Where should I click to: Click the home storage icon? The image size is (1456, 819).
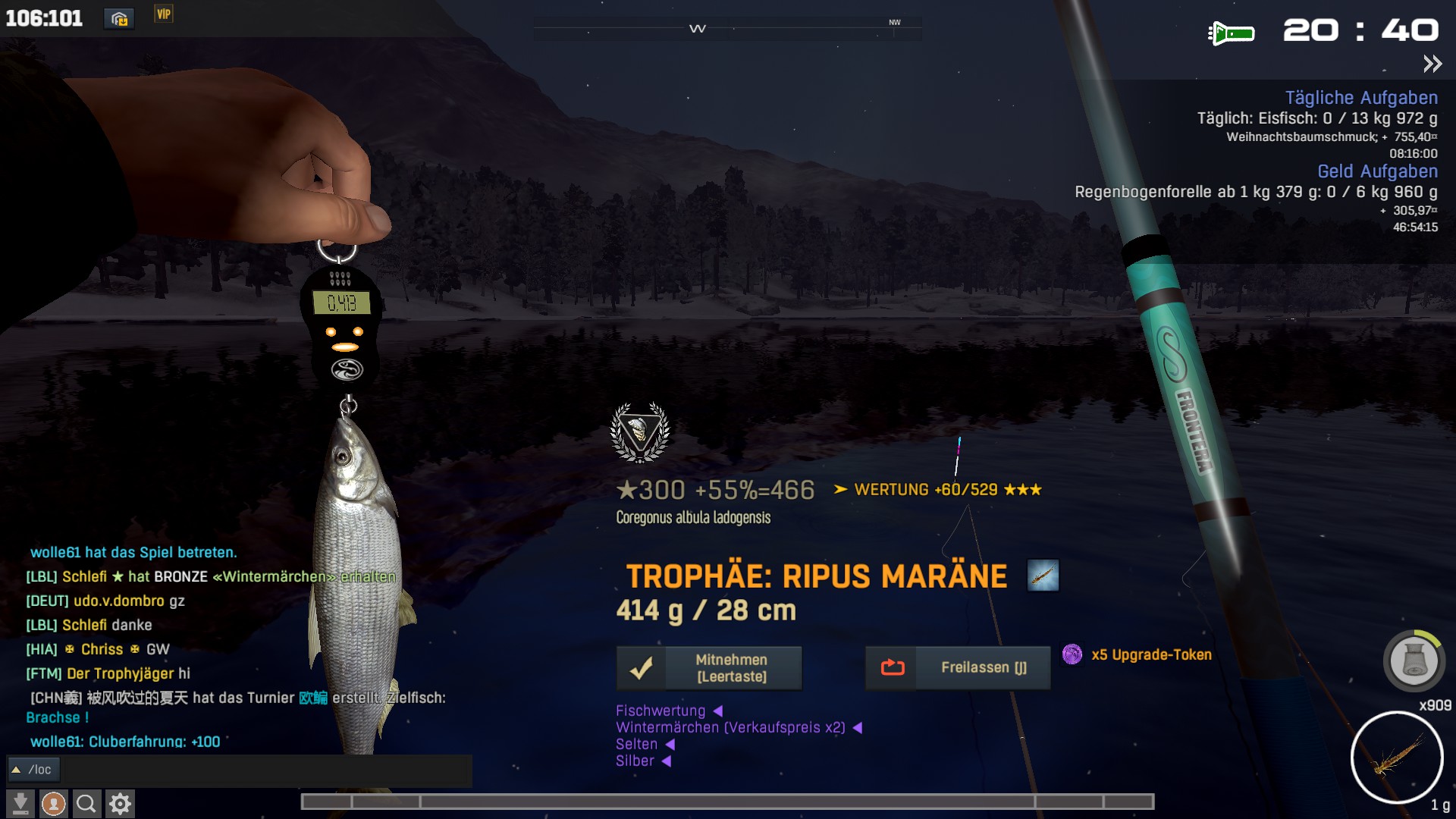[119, 18]
